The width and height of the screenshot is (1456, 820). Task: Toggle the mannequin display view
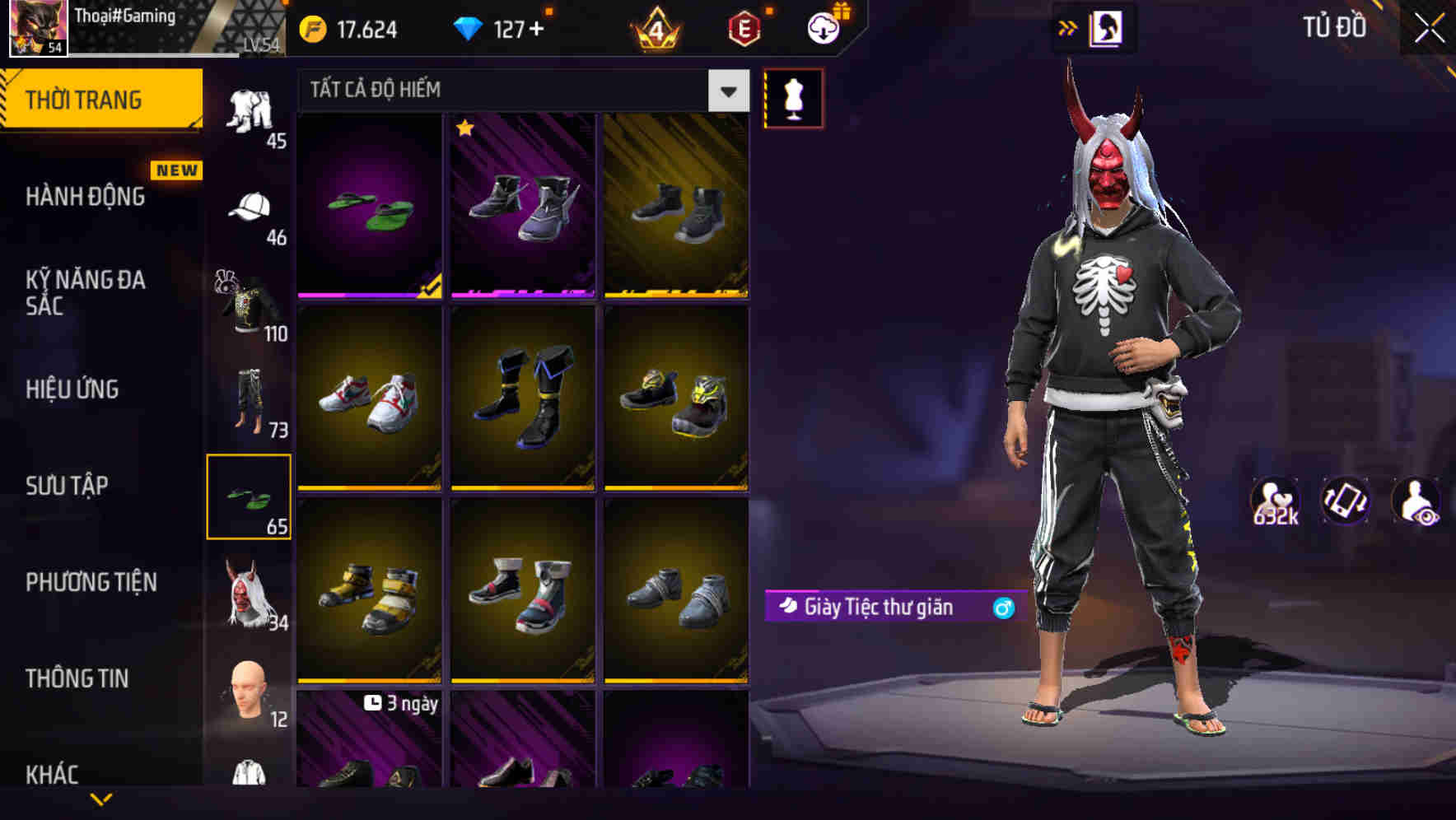[793, 97]
